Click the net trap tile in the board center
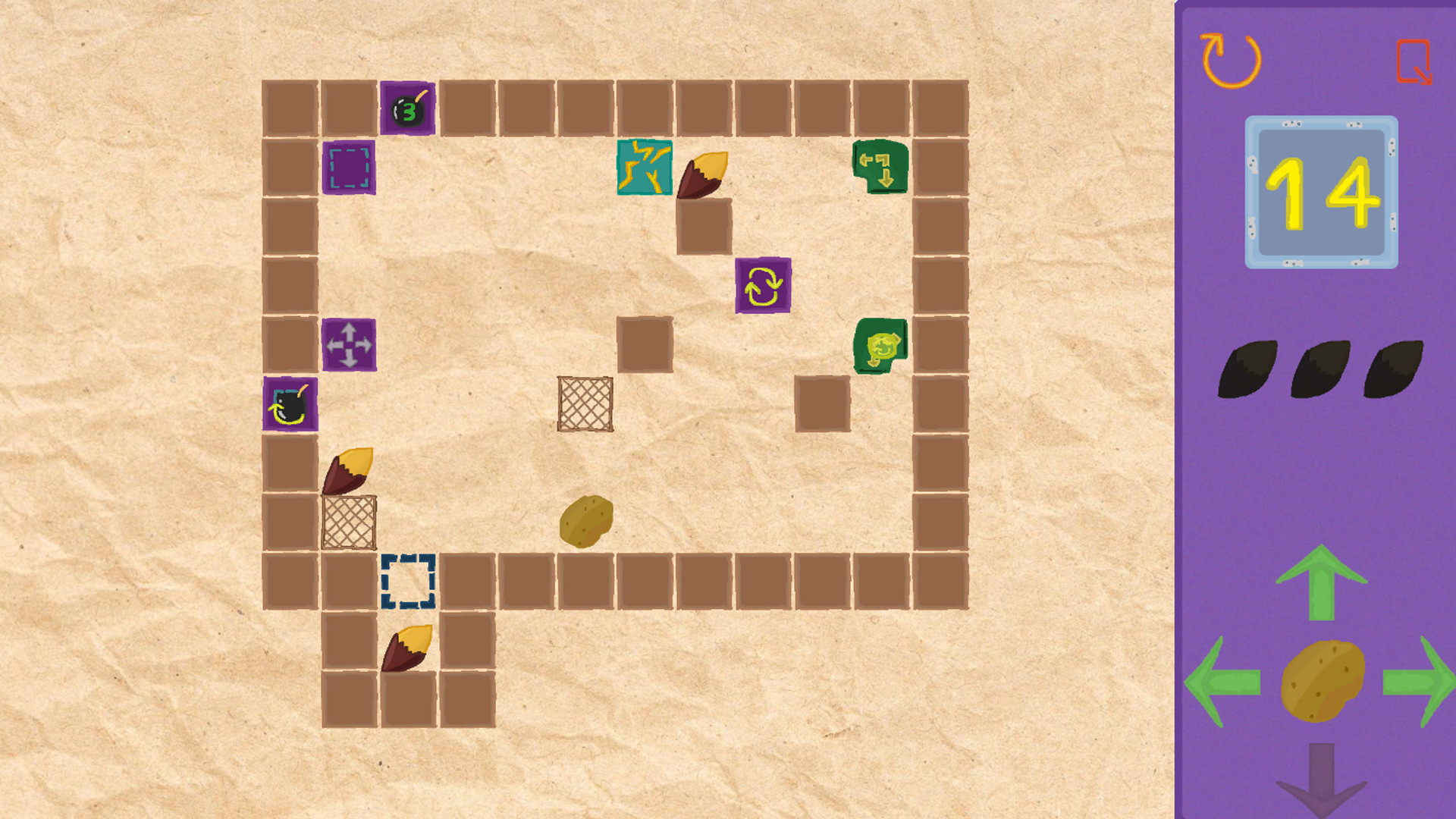 click(586, 405)
